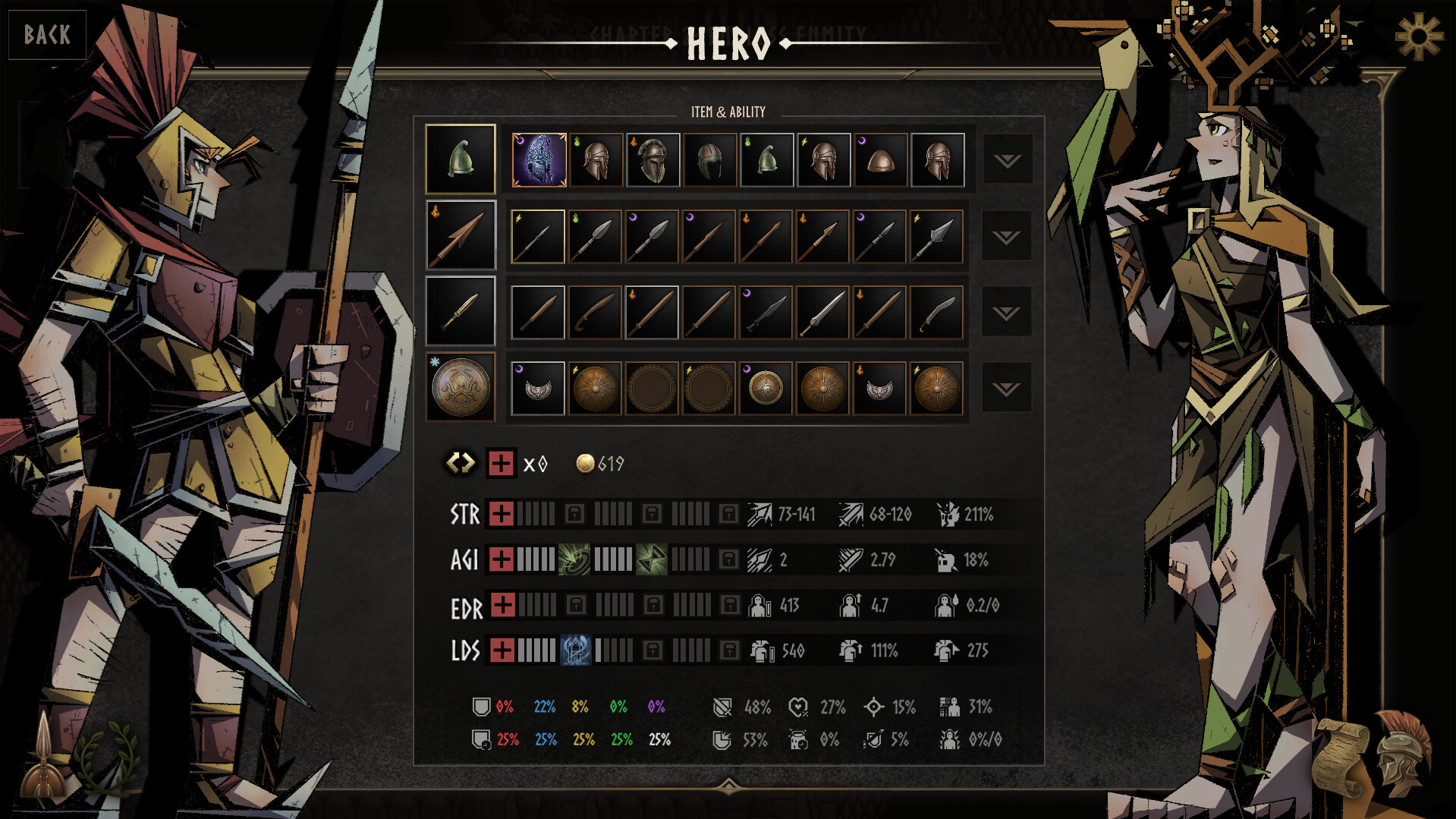This screenshot has width=1456, height=819.
Task: Expand the spear row item list
Action: tap(1007, 237)
